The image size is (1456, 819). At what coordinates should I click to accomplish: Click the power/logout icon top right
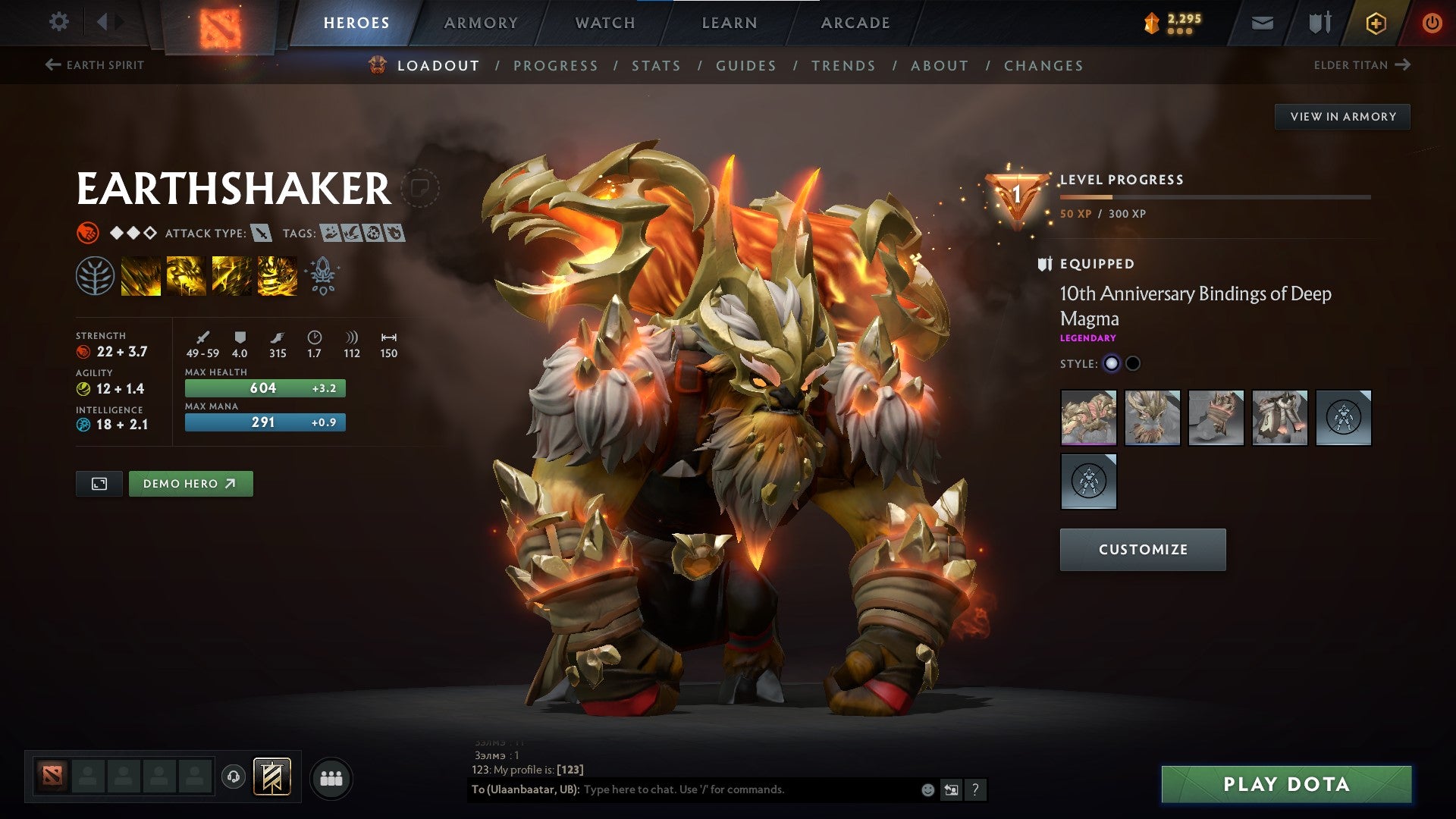click(x=1433, y=23)
